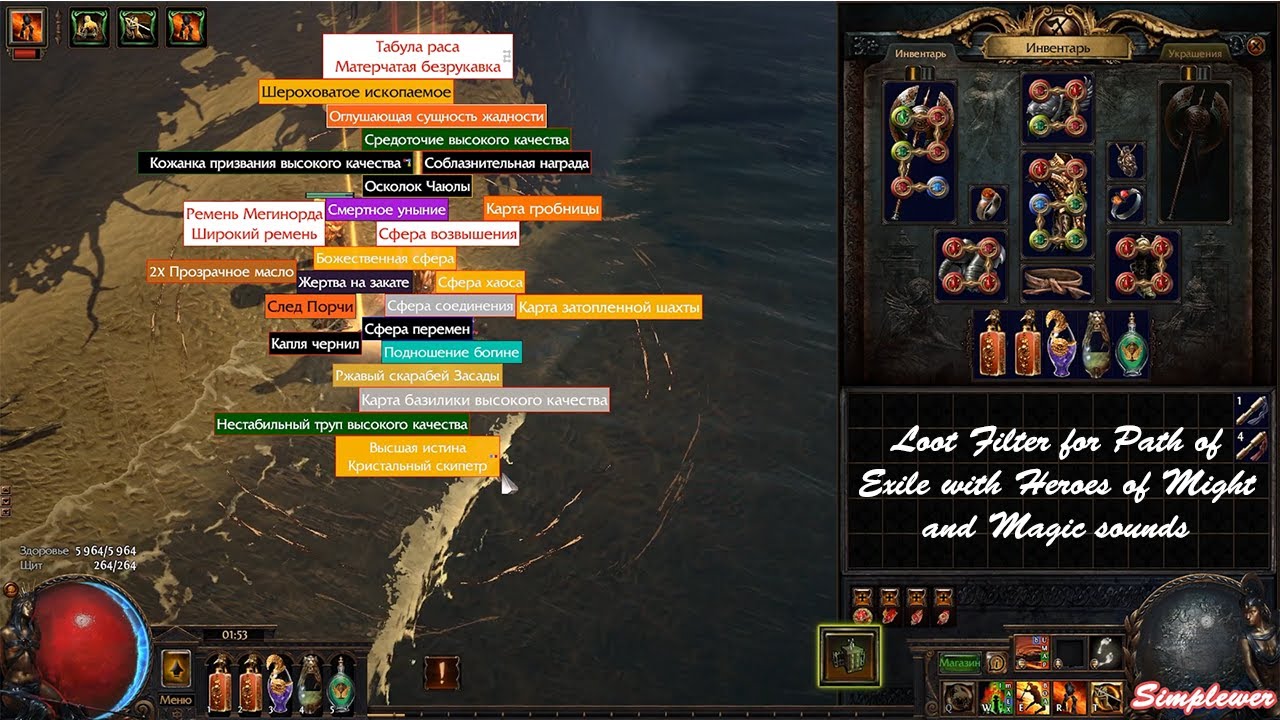The image size is (1280, 720).
Task: Pick up Ржавый скарабей Засады label
Action: point(417,376)
